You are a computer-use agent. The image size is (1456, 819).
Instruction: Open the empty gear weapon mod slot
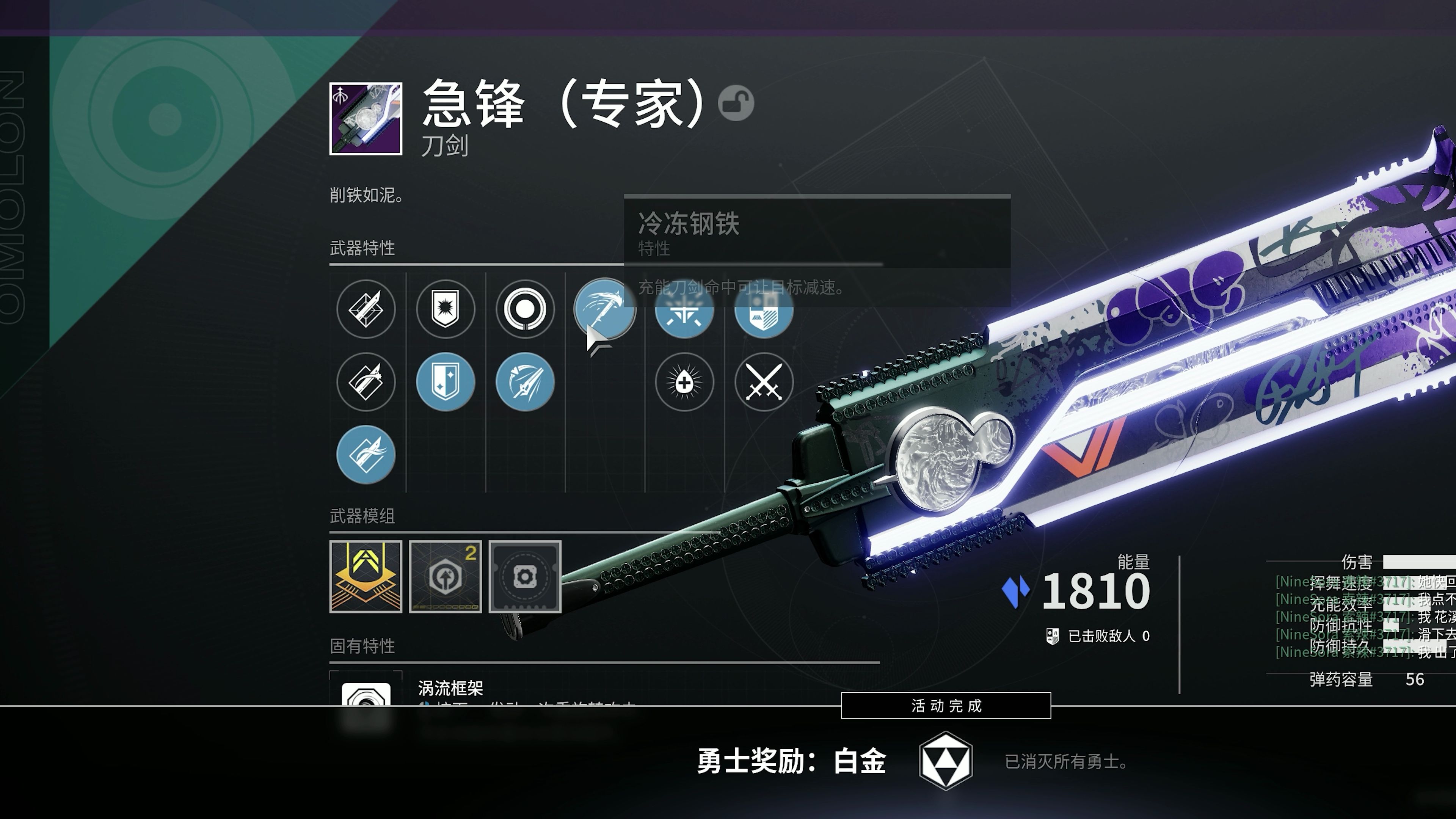point(525,576)
